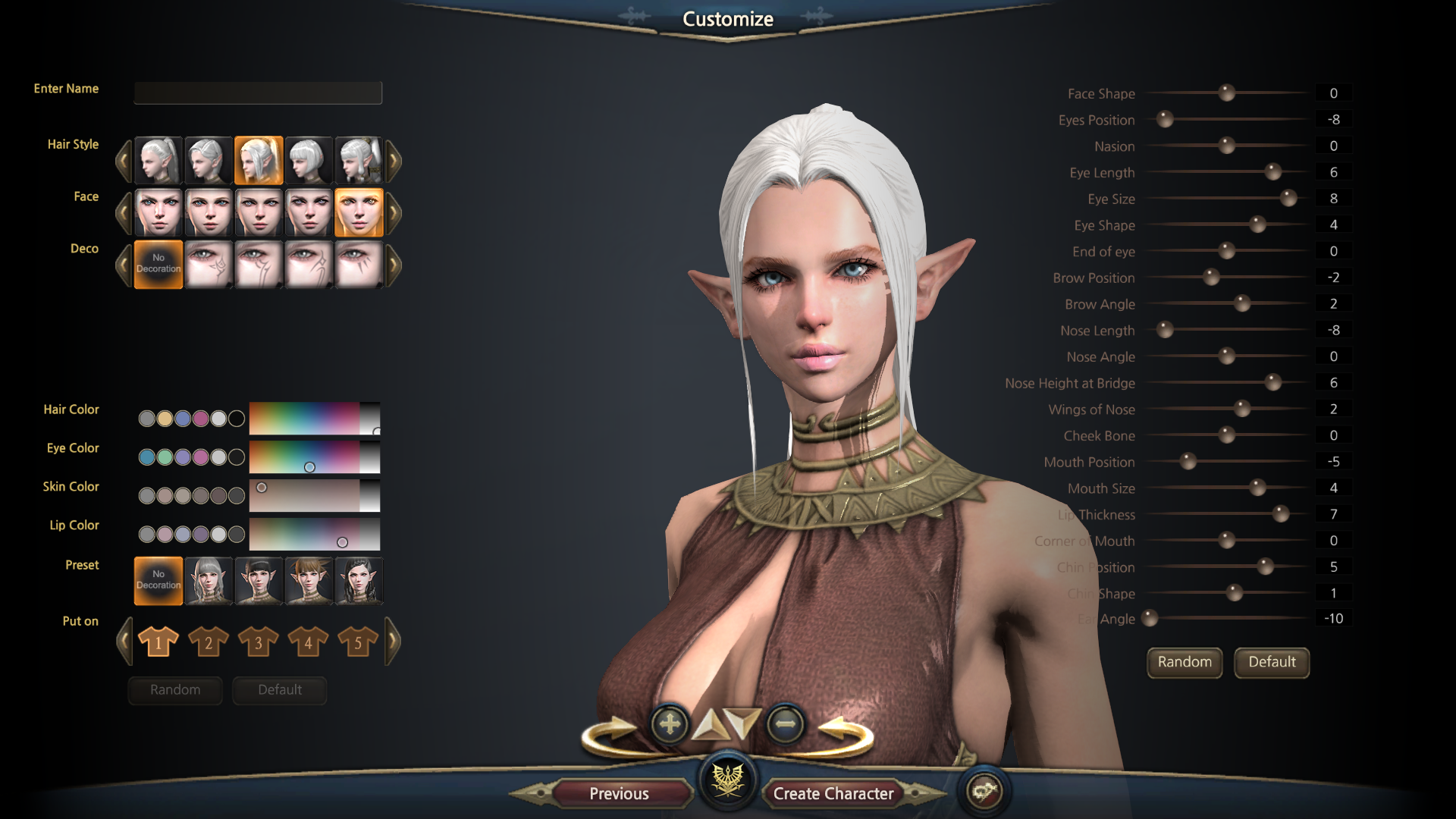Screen dimensions: 1456x819
Task: Open the lip color gradient picker
Action: [x=314, y=535]
